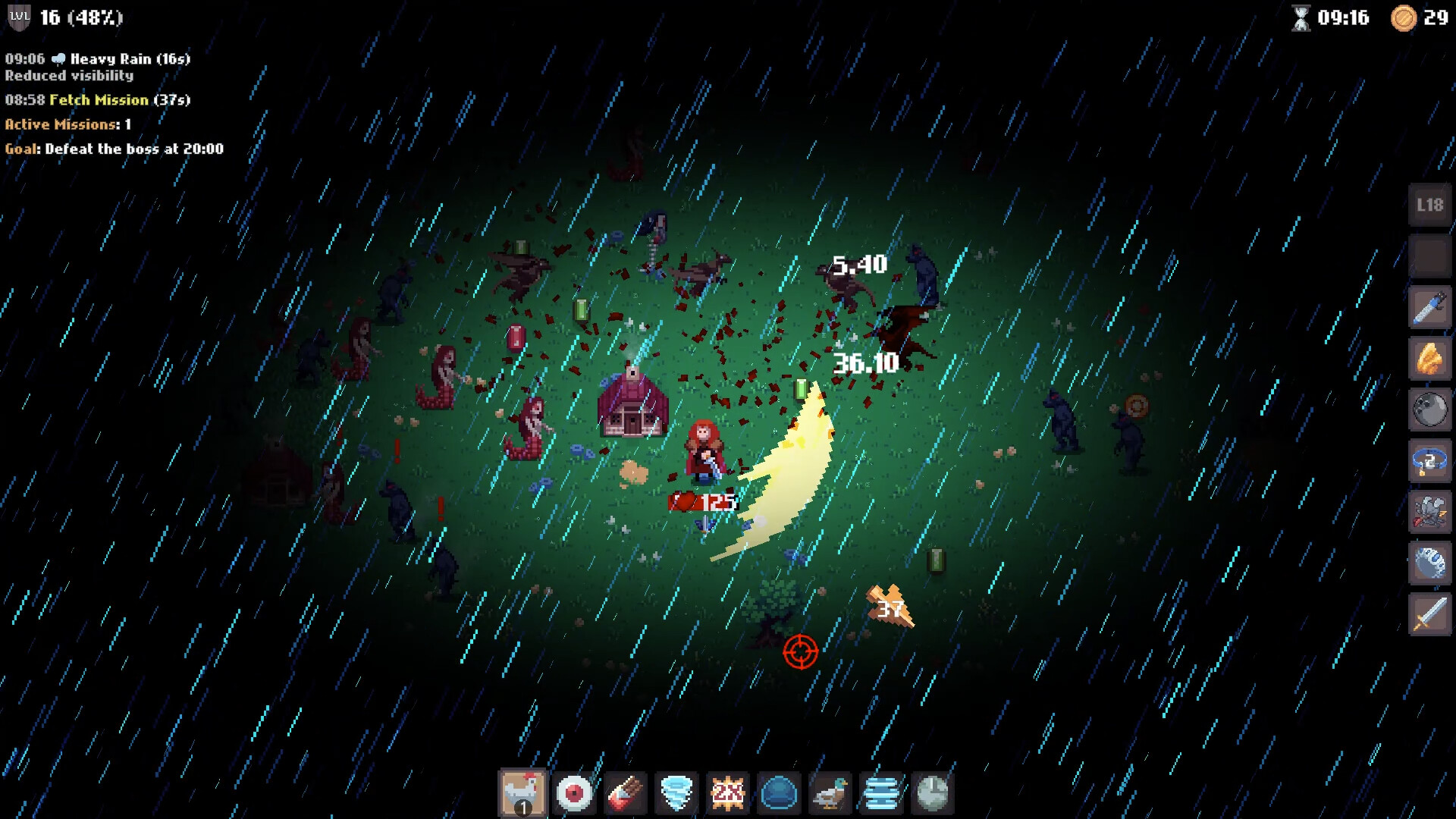Select the grey bowling ball weapon
This screenshot has width=1456, height=819.
tap(1430, 409)
